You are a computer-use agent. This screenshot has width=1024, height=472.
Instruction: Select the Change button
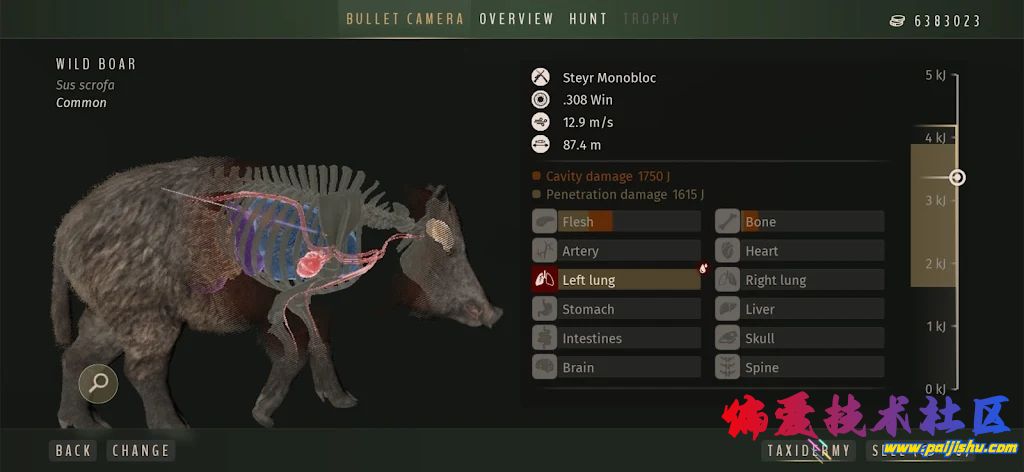click(141, 451)
